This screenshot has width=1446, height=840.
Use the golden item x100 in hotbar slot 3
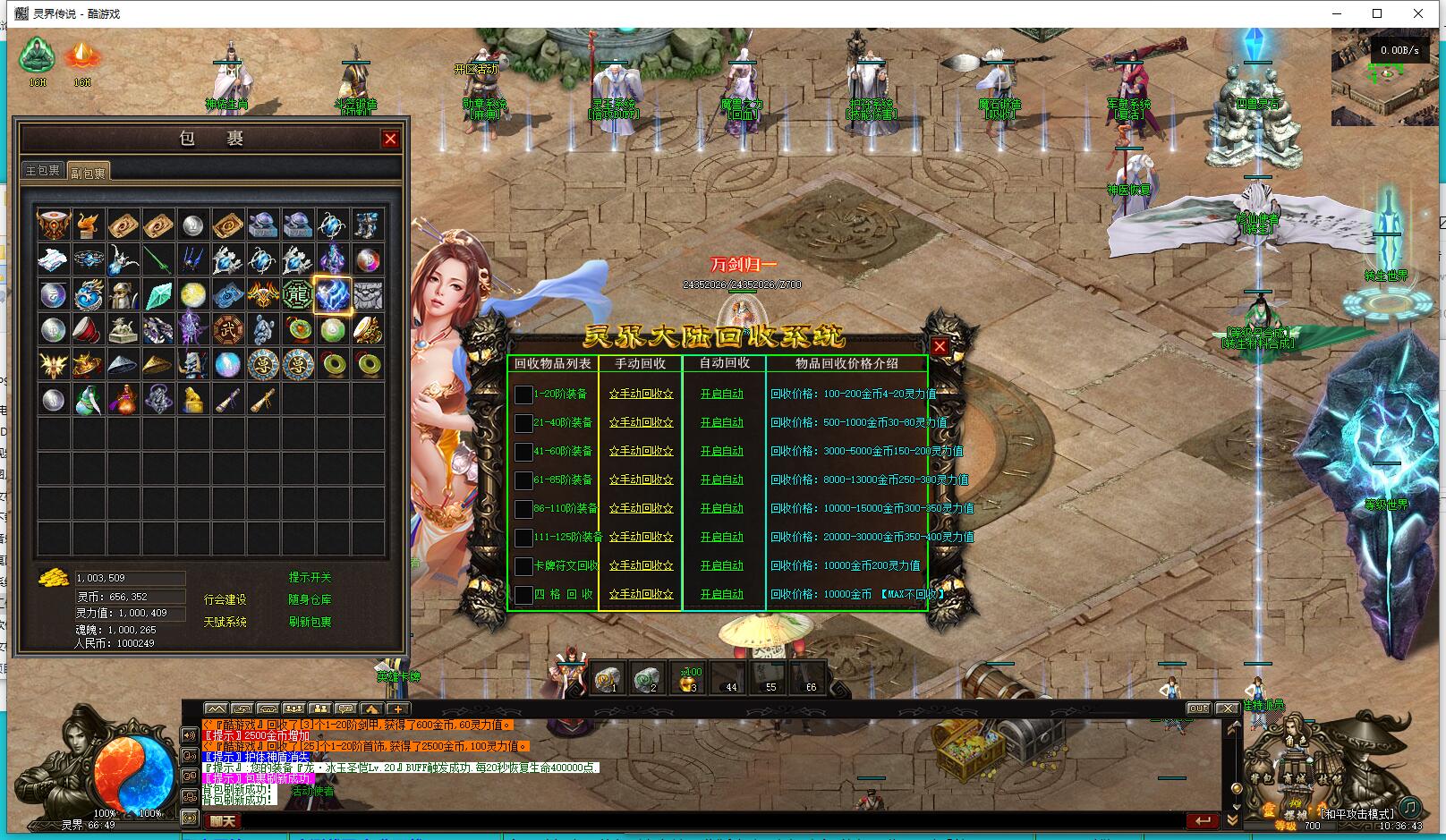688,680
